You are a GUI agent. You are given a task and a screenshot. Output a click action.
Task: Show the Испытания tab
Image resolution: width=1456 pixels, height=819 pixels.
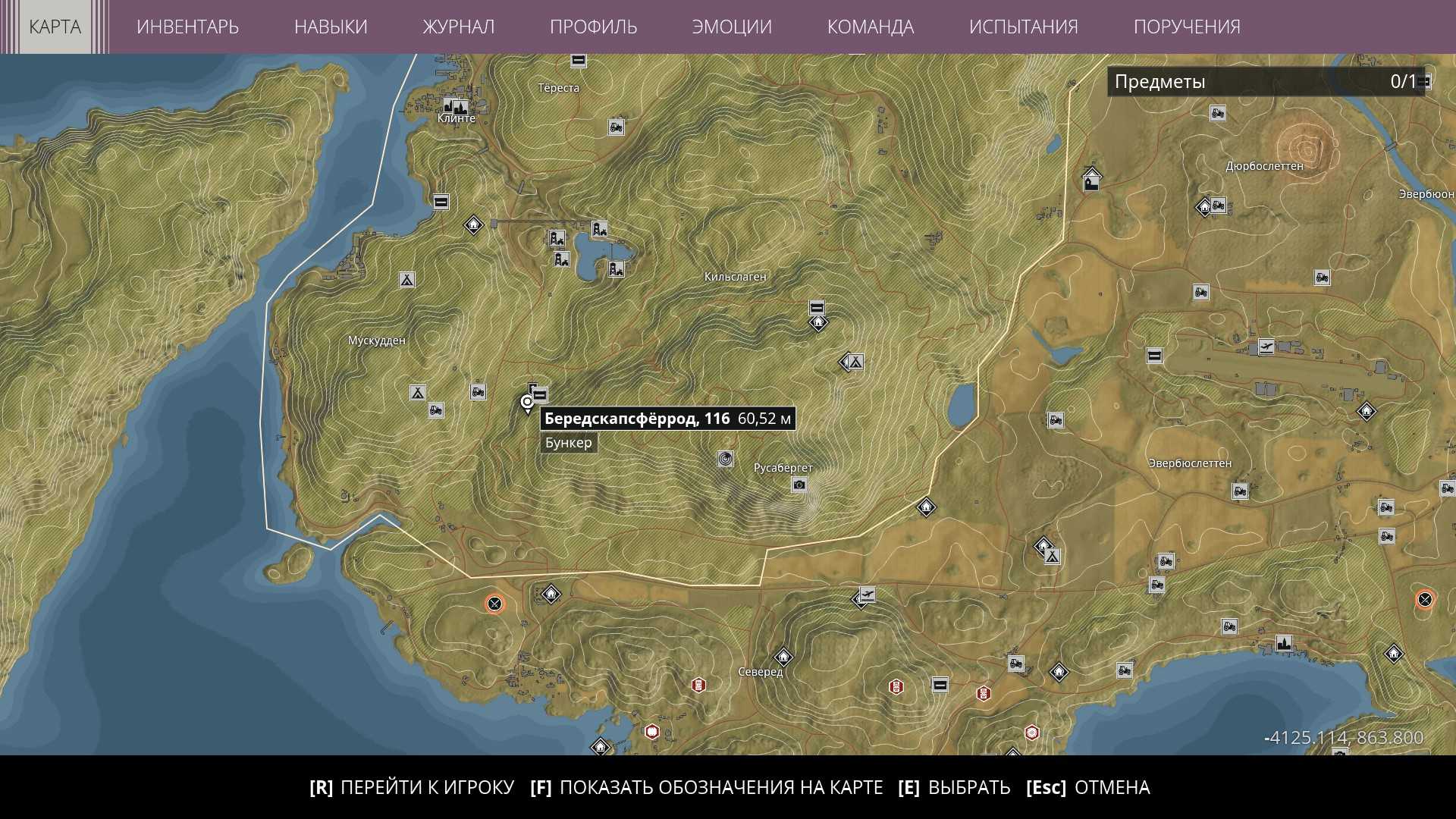point(1023,27)
